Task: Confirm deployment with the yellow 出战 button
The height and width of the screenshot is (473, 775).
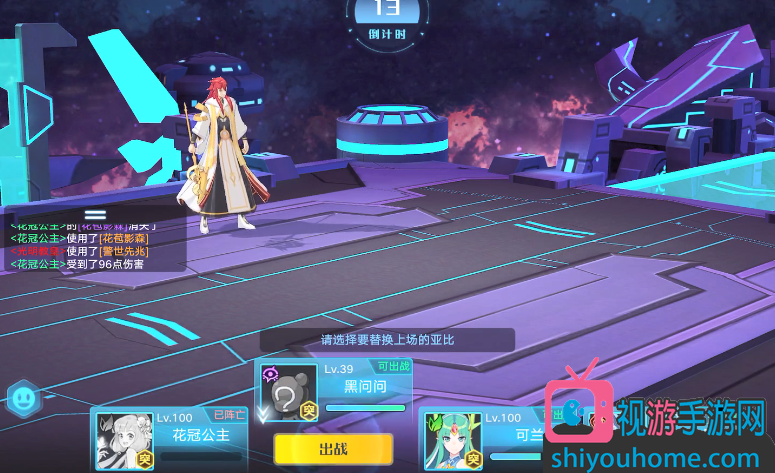Action: (x=333, y=449)
